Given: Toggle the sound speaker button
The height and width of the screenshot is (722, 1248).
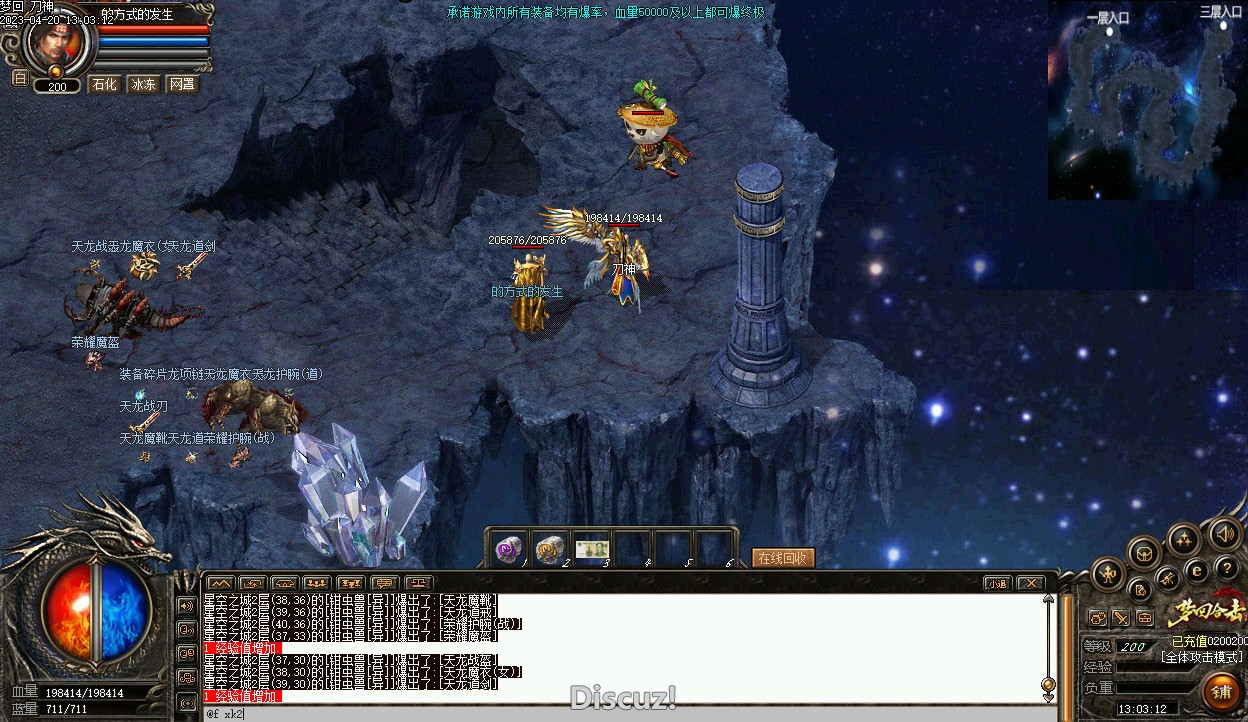Looking at the screenshot, I should click(x=1225, y=534).
